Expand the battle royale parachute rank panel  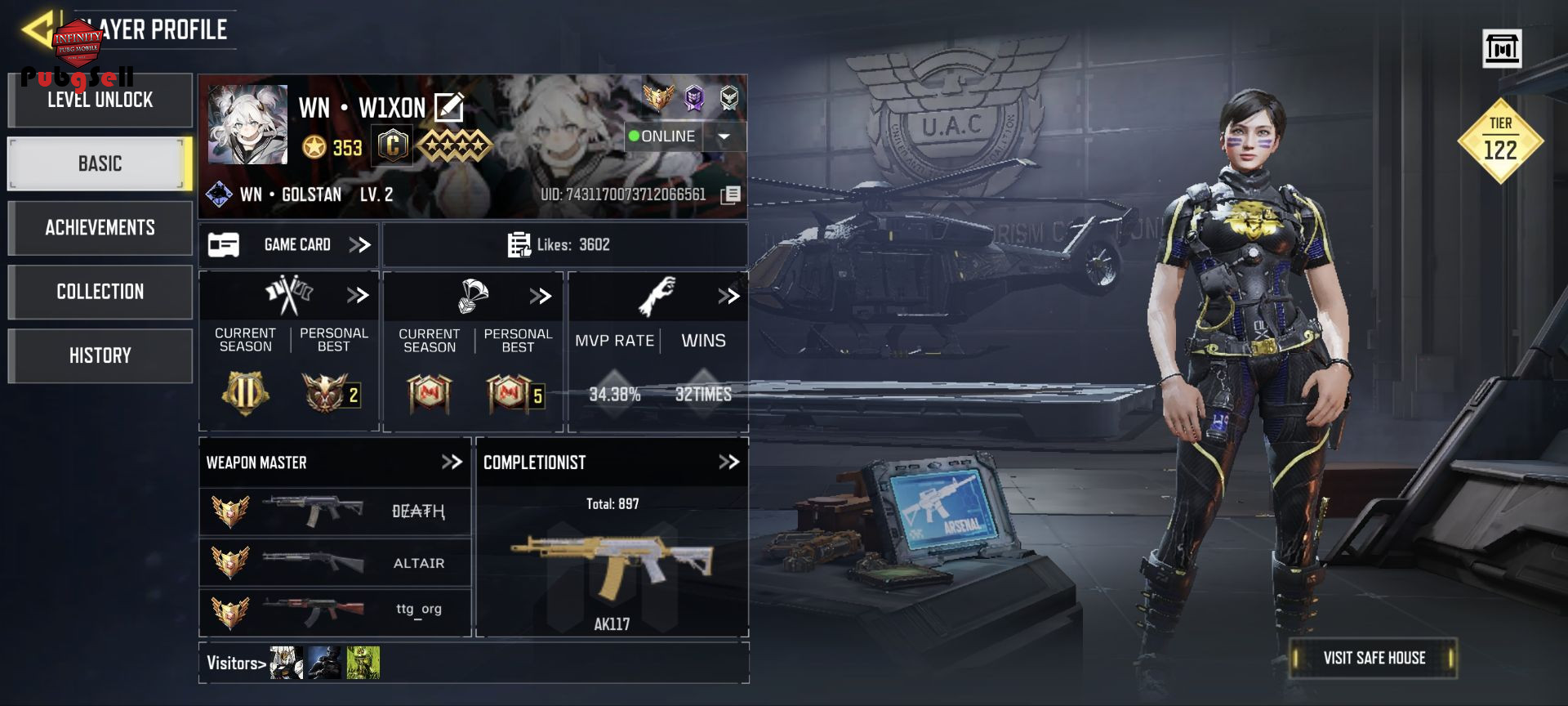(x=540, y=296)
